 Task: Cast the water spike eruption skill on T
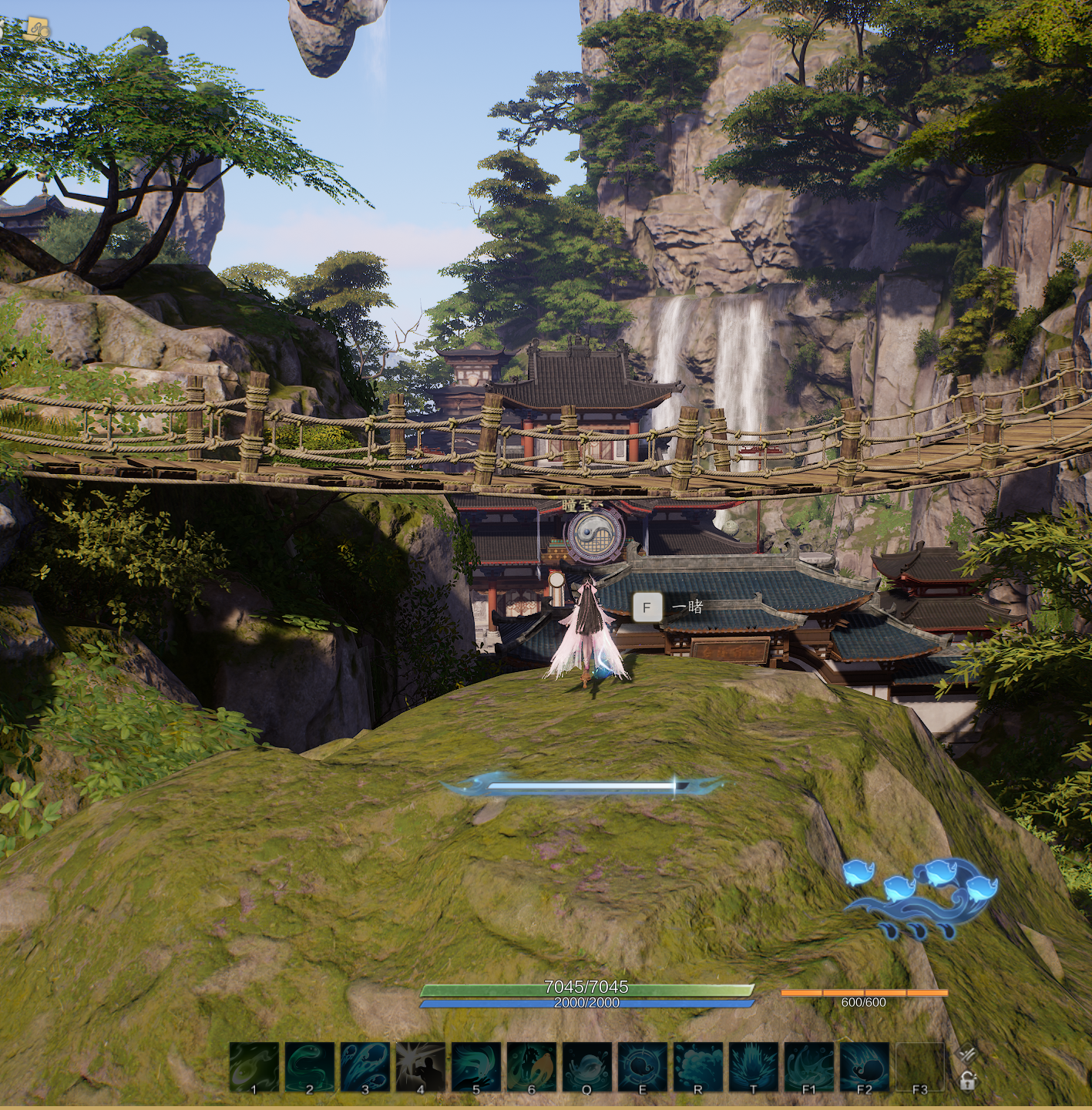click(754, 1067)
